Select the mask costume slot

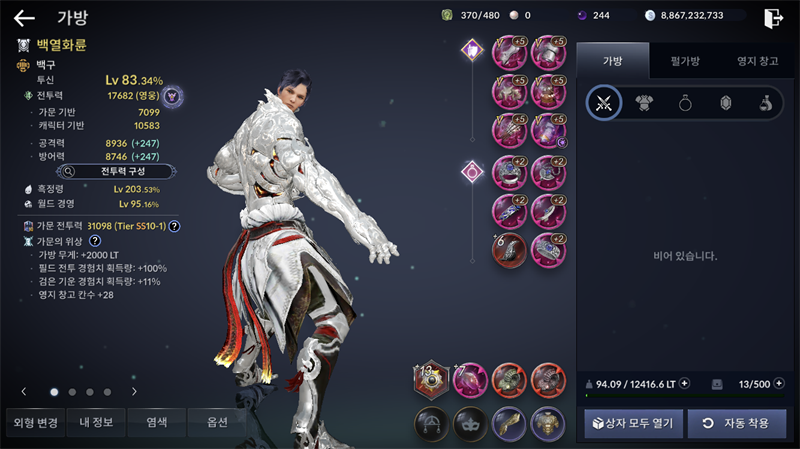[470, 423]
